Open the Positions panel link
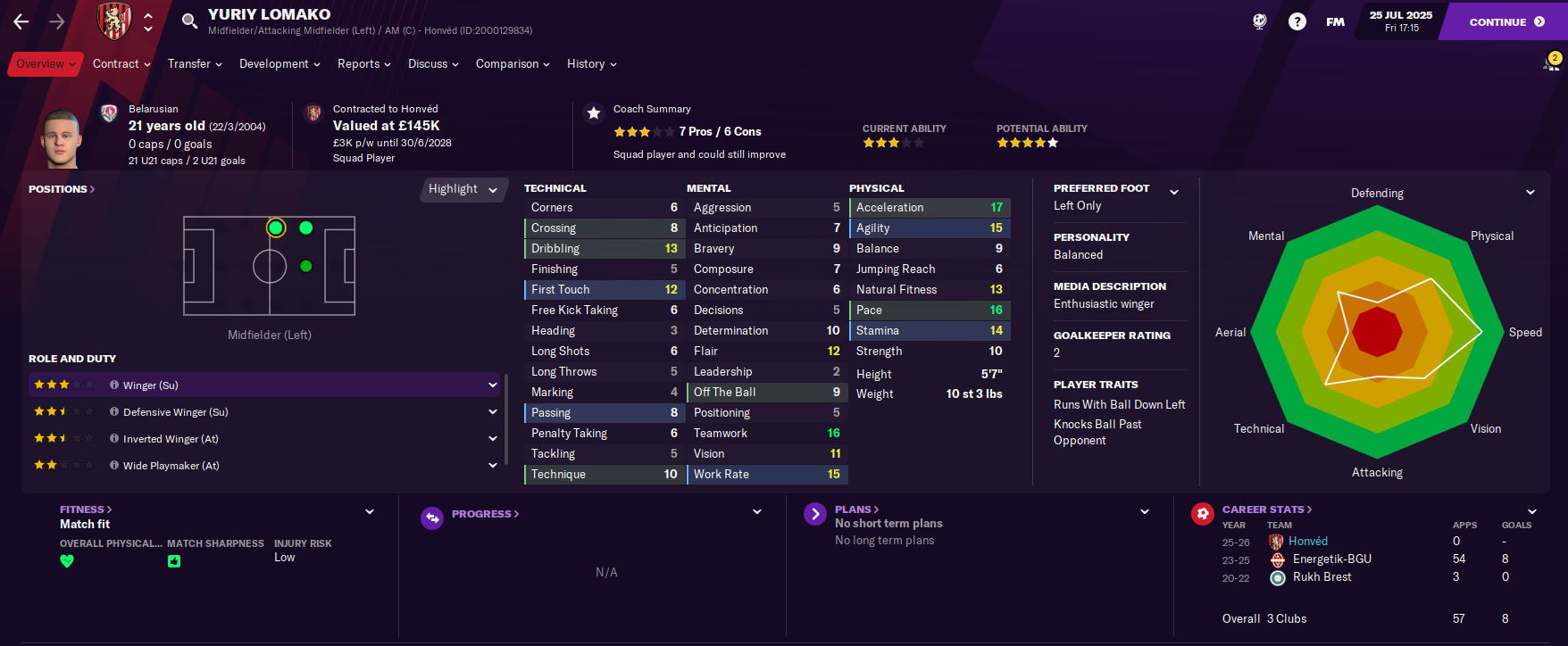This screenshot has width=1568, height=646. click(x=61, y=189)
